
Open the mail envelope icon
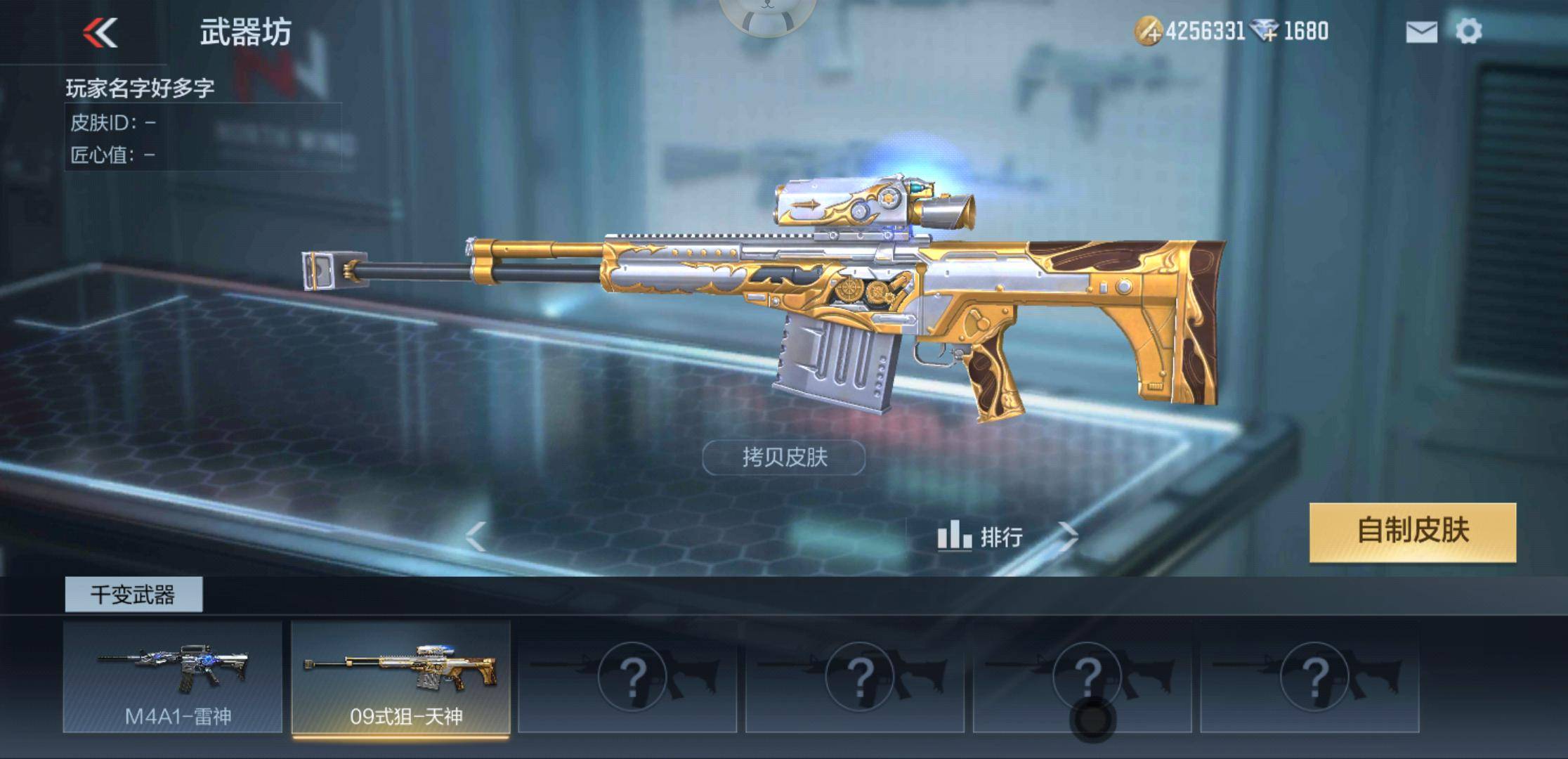pos(1420,31)
